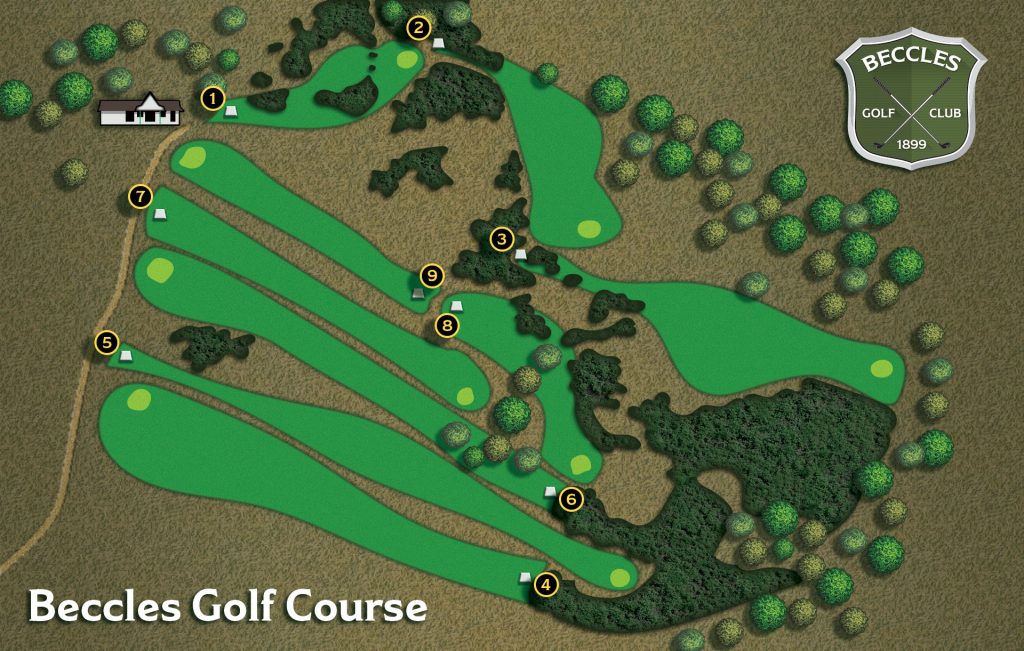The image size is (1024, 651).
Task: Pick the hole 4 marker
Action: pos(546,586)
